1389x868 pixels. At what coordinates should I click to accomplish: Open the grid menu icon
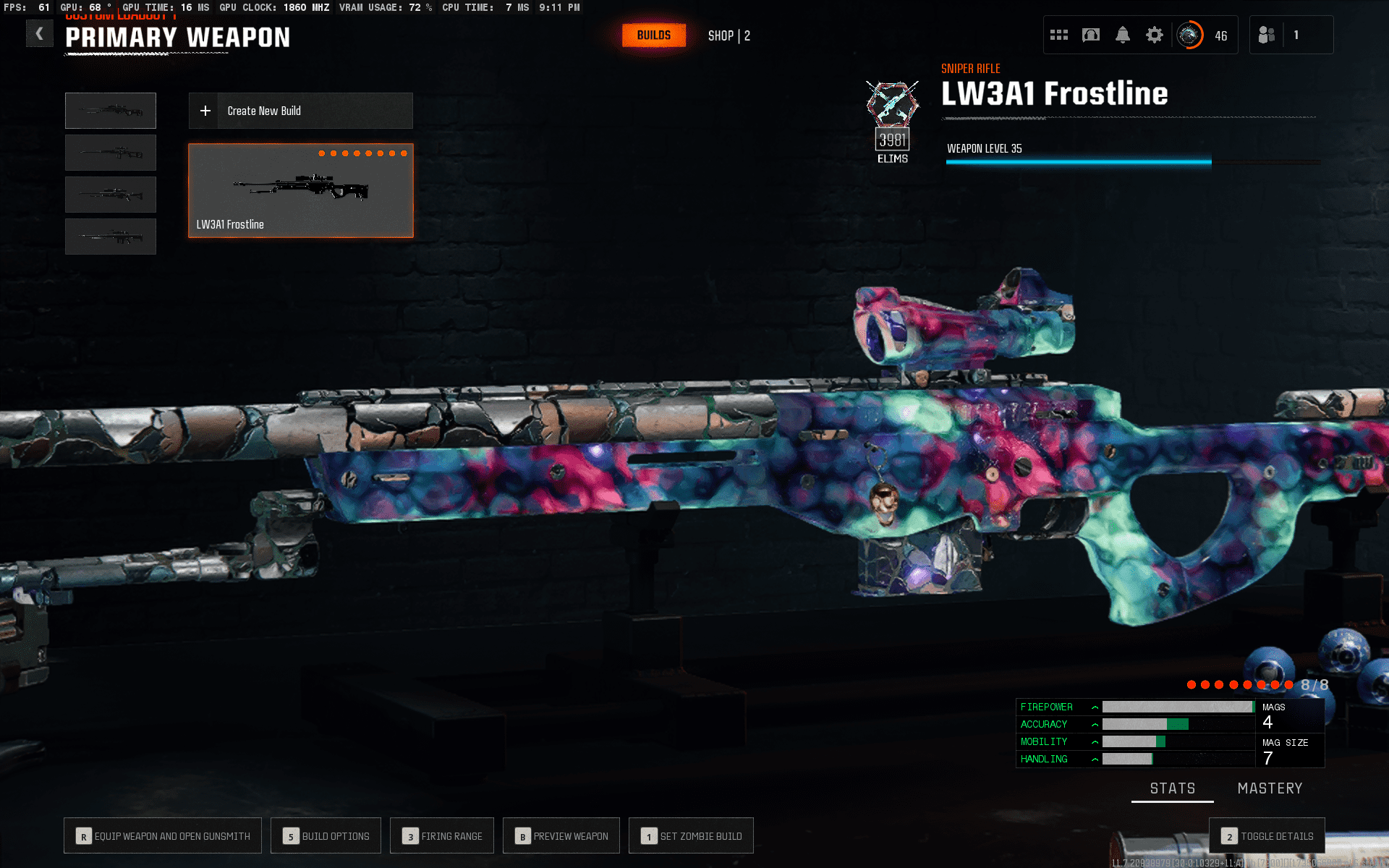[x=1059, y=35]
